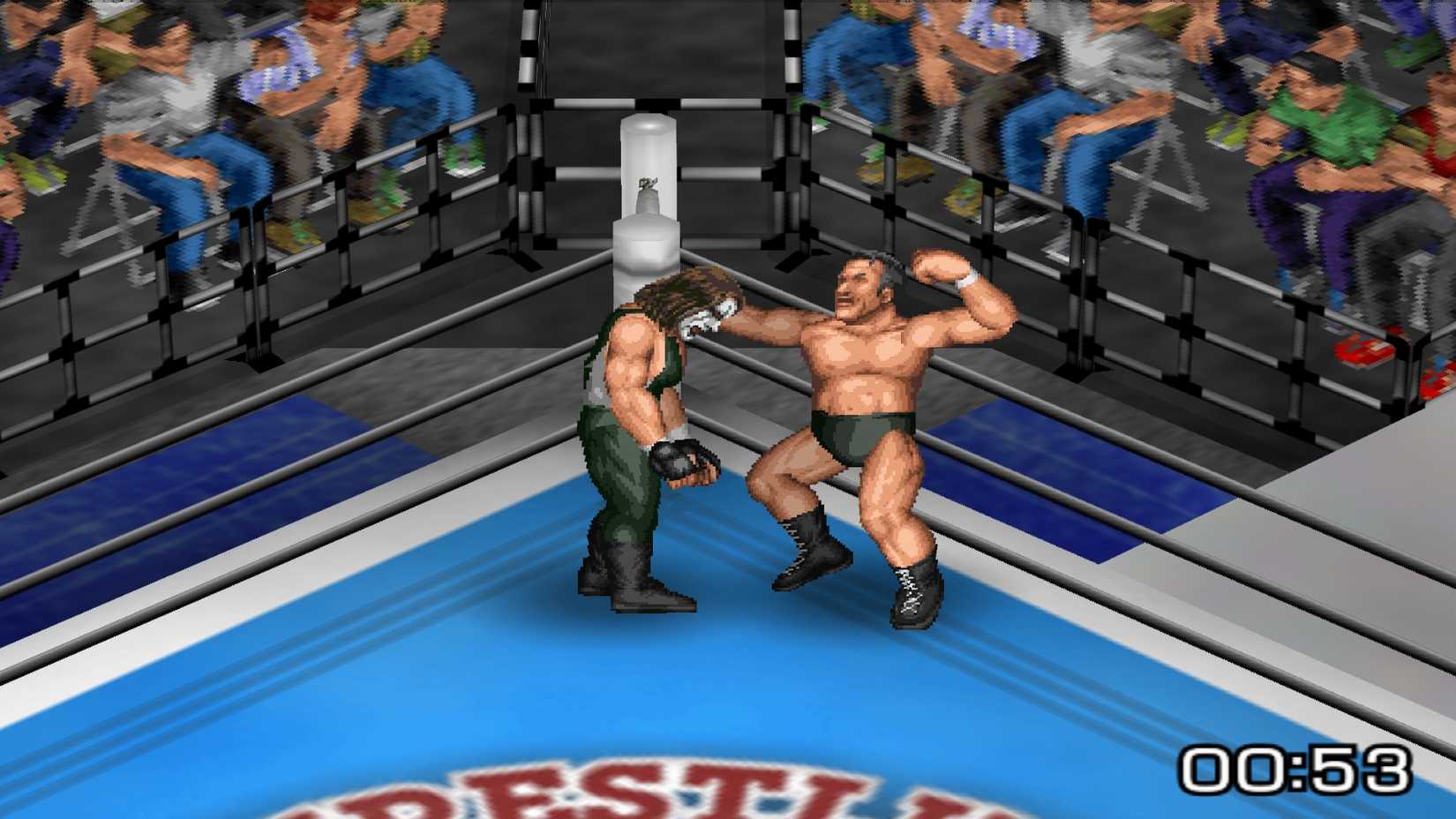Viewport: 1456px width, 819px height.
Task: Click the wristband on the flexing wrestler
Action: pos(966,282)
